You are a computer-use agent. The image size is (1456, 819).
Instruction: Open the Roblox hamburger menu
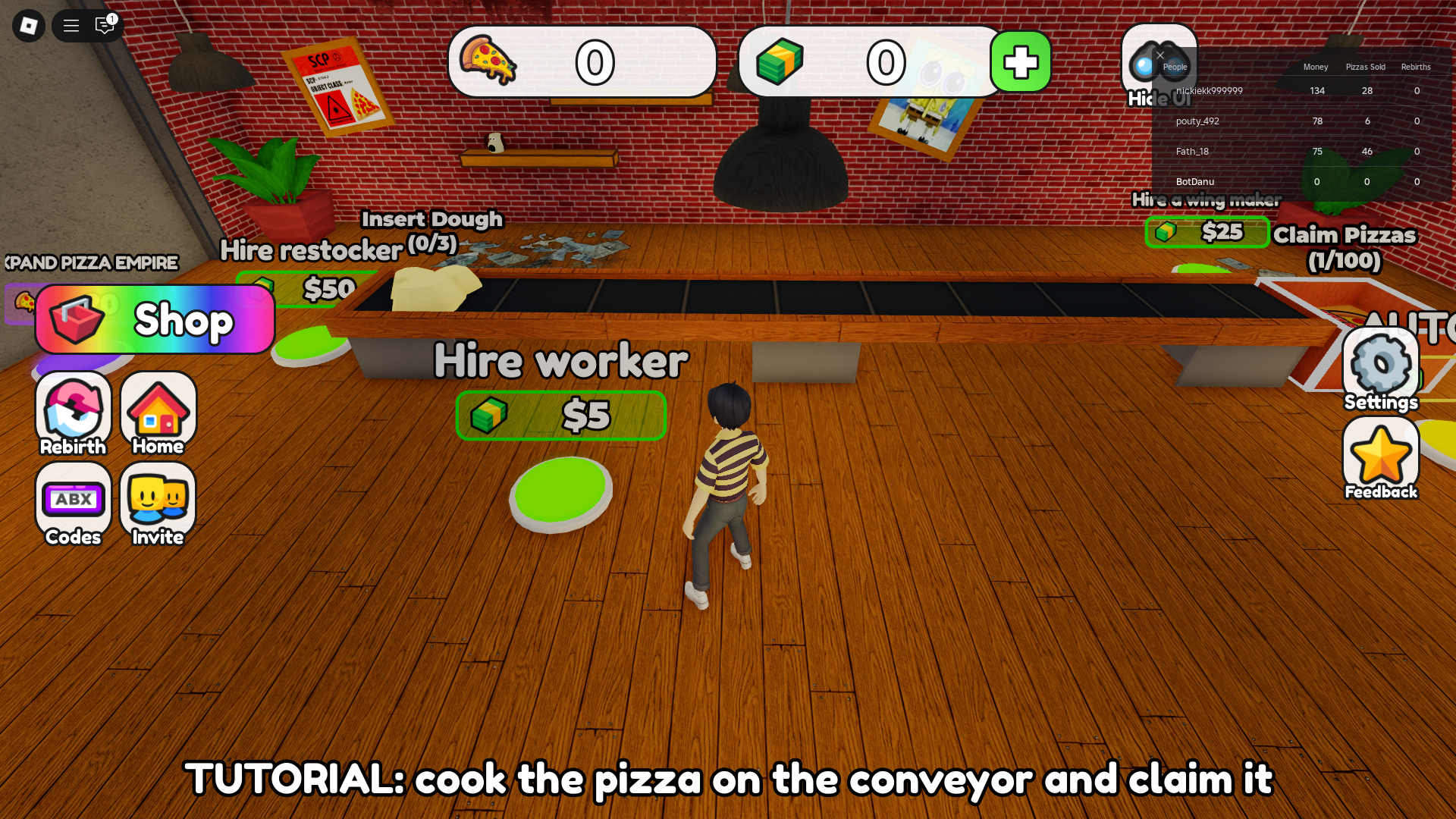pos(71,26)
